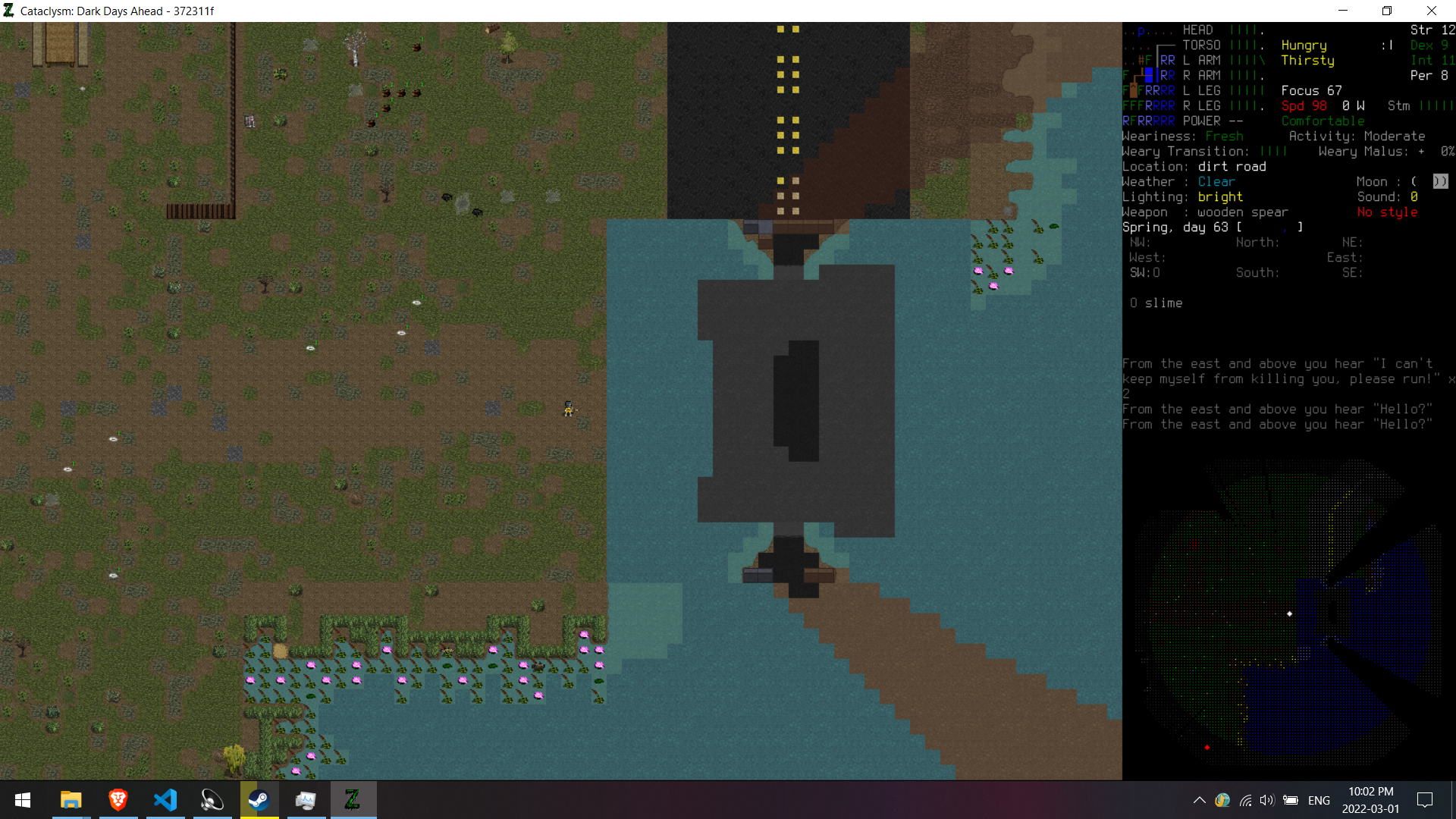Open the ENG language selector
This screenshot has width=1456, height=819.
[x=1319, y=800]
